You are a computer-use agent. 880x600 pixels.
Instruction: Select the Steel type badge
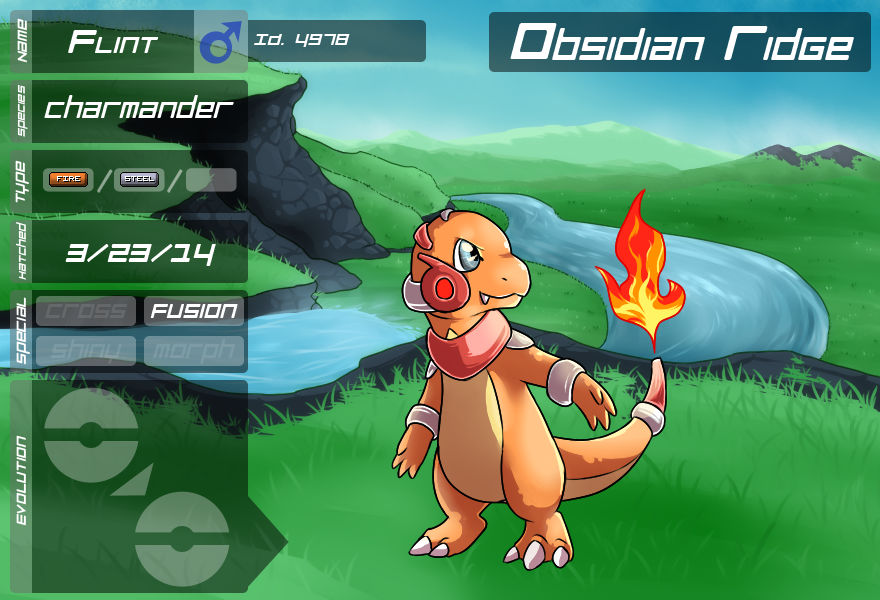[x=139, y=180]
